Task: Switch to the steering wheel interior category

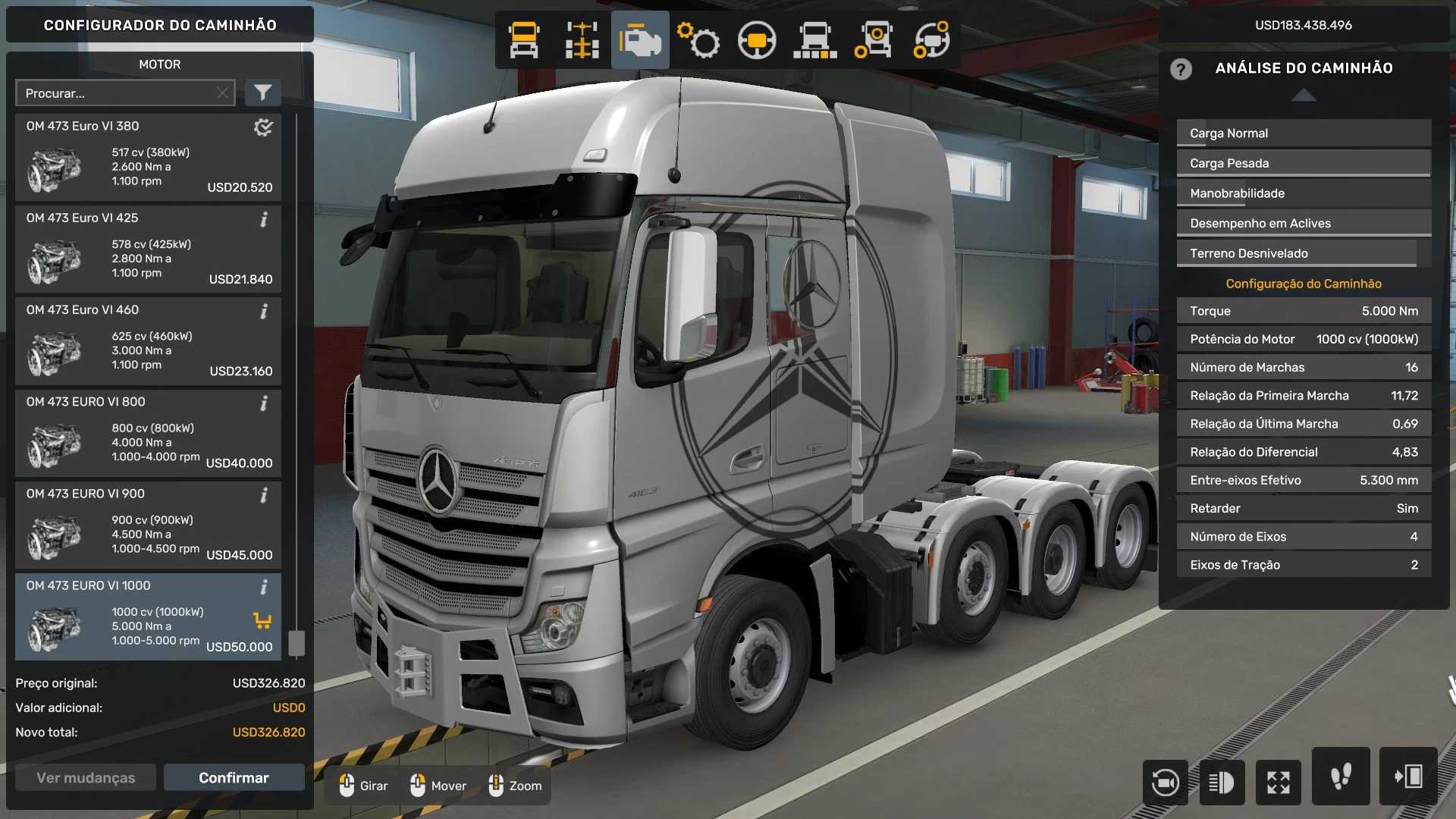Action: 756,40
